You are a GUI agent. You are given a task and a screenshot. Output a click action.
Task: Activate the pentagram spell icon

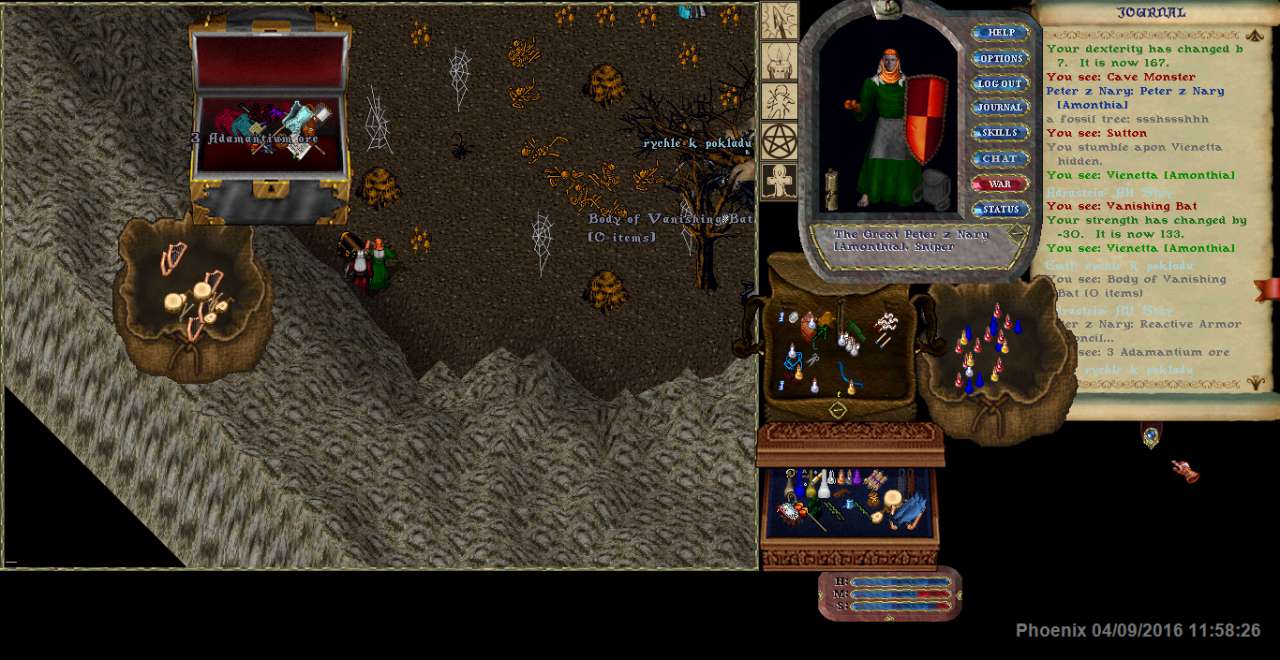(x=779, y=141)
